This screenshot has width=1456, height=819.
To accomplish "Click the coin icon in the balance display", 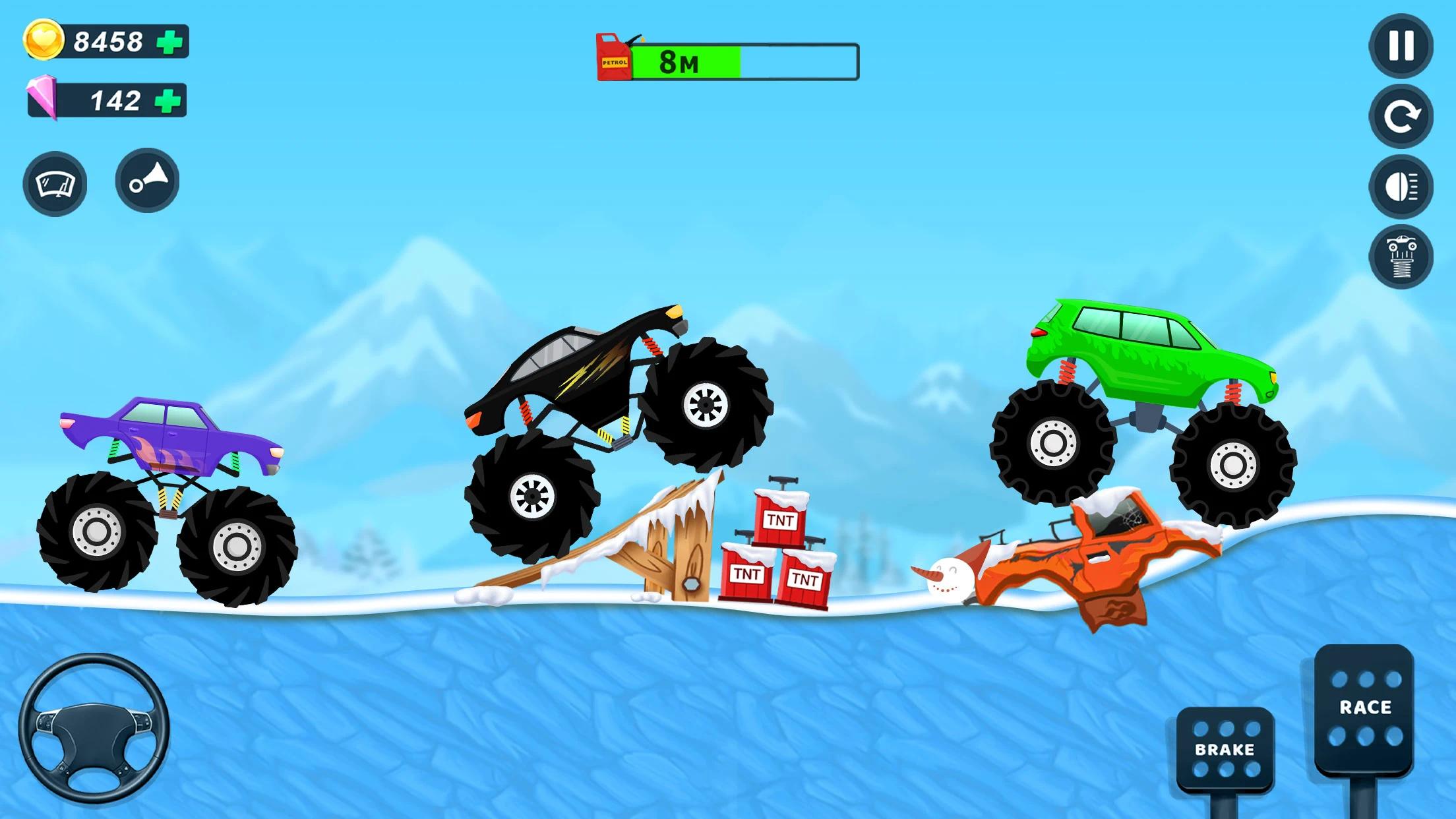I will [x=45, y=41].
